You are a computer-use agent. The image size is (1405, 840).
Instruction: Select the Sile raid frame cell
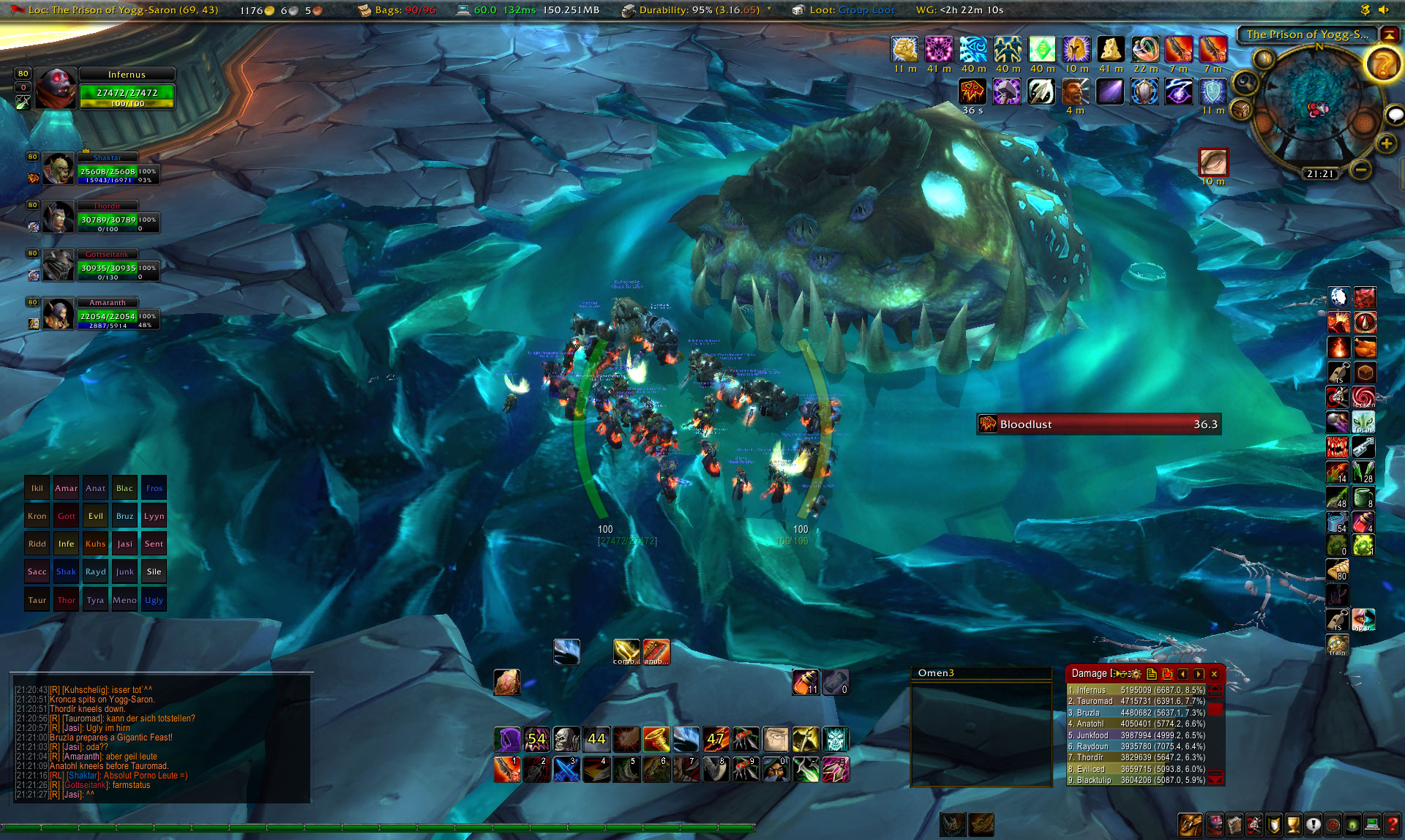pyautogui.click(x=154, y=571)
